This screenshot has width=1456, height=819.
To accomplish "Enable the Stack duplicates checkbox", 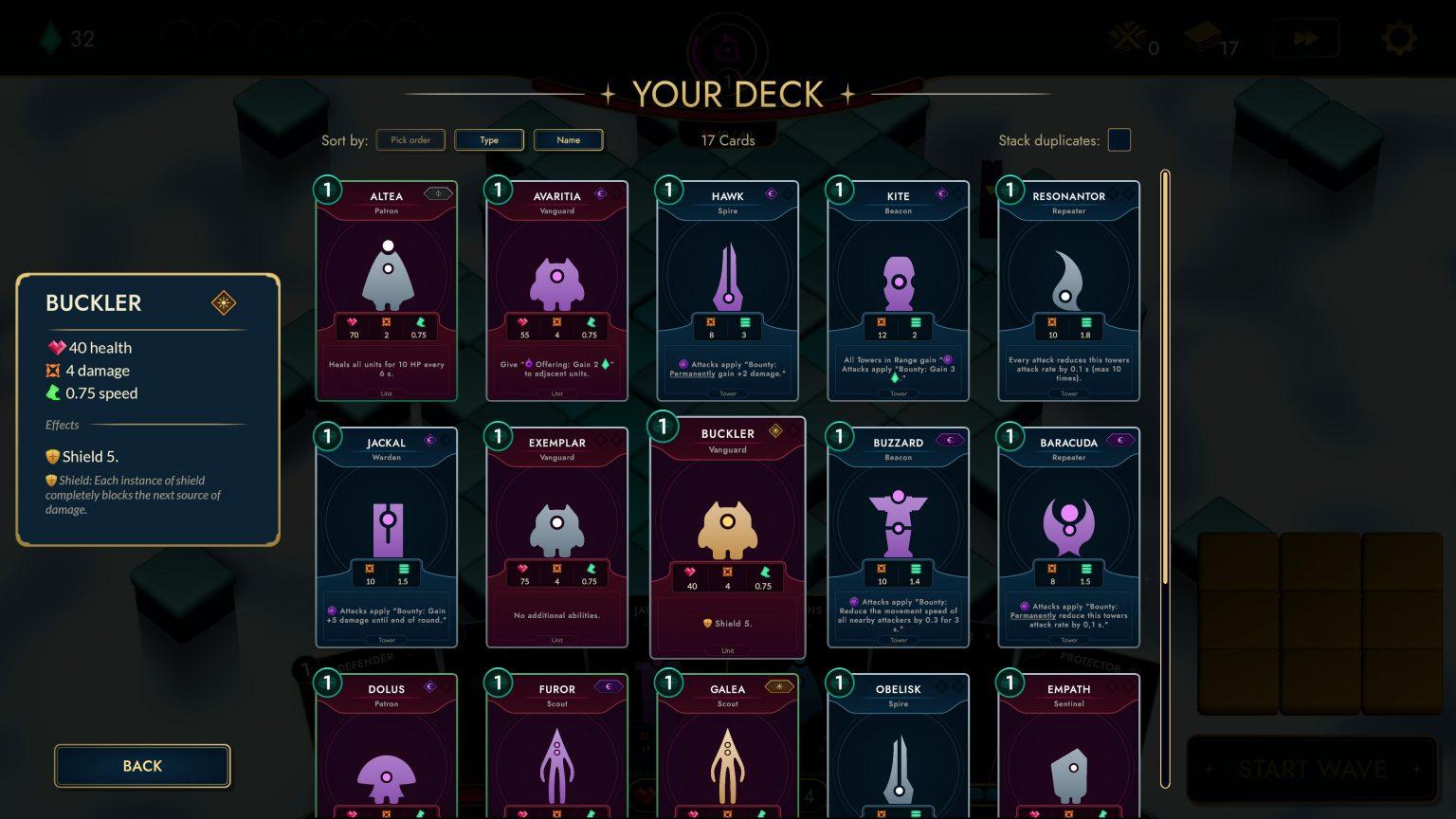I will (x=1119, y=139).
